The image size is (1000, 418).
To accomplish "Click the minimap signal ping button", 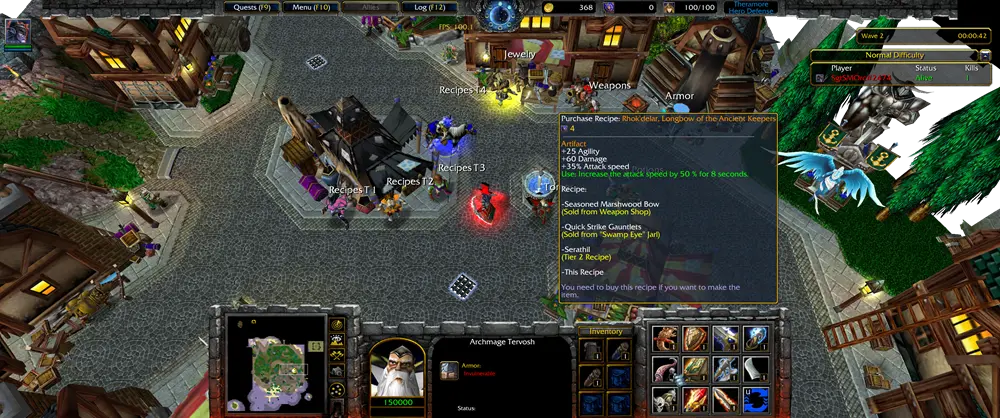I will [338, 324].
